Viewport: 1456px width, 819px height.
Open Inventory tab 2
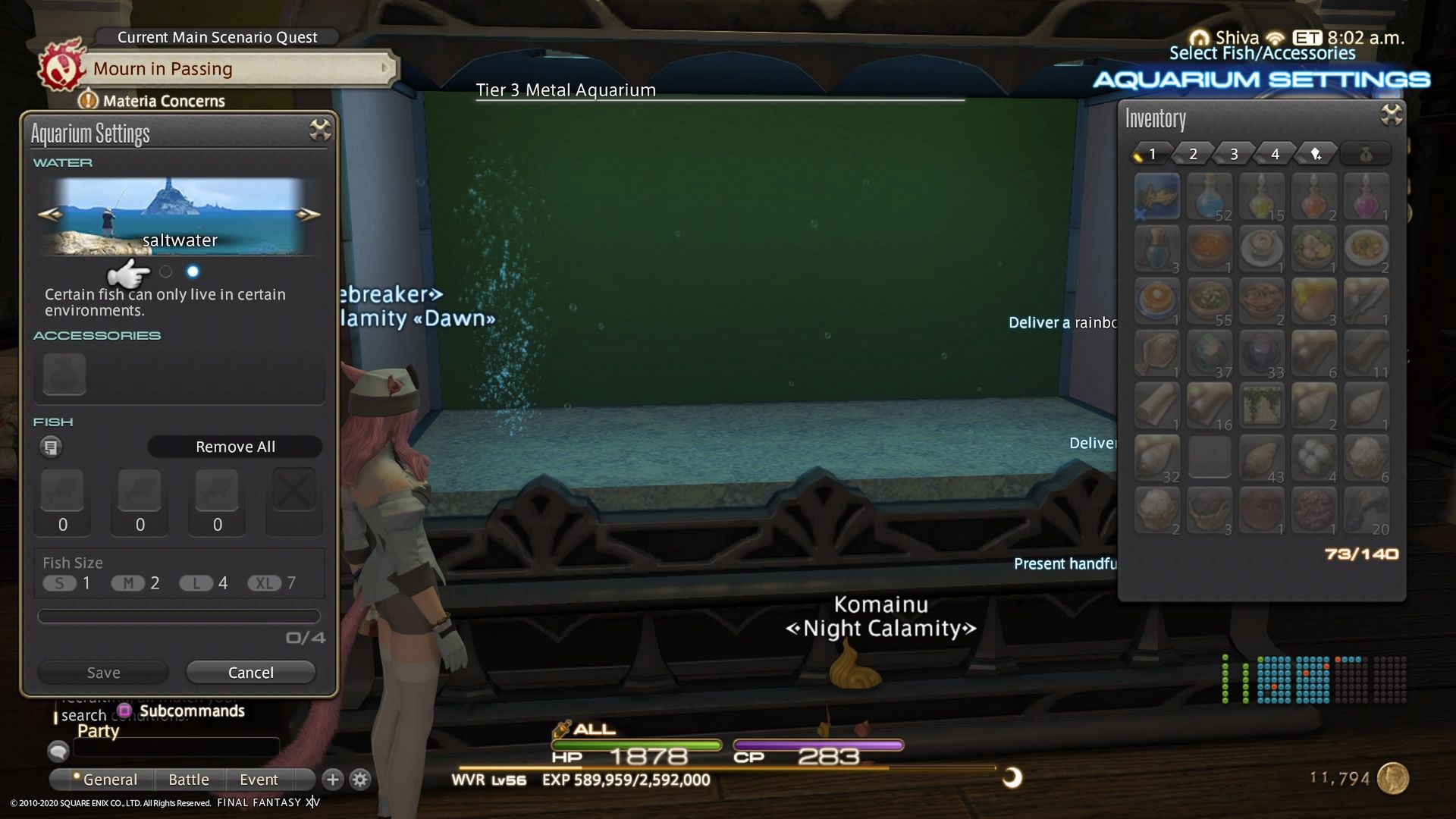tap(1193, 153)
